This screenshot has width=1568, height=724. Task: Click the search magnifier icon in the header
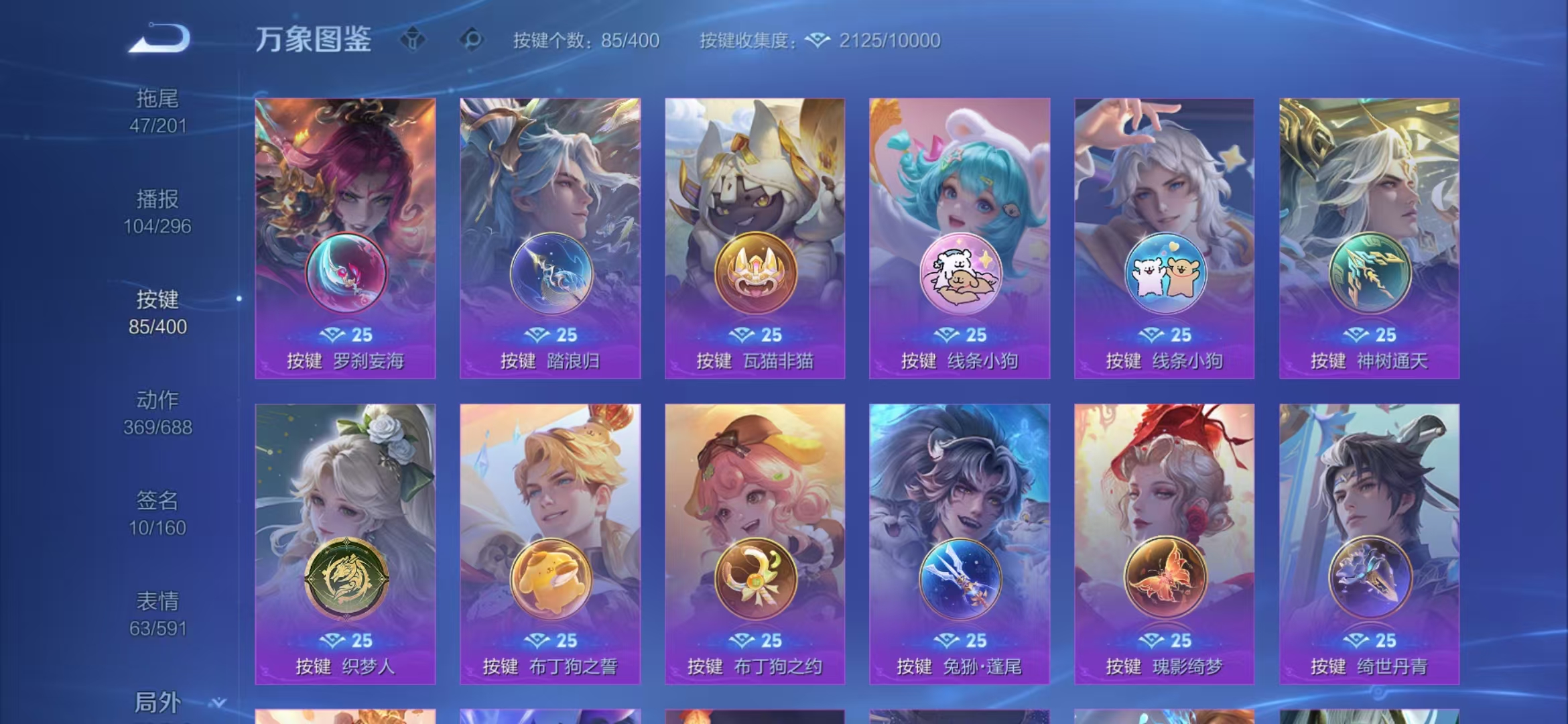click(x=471, y=40)
